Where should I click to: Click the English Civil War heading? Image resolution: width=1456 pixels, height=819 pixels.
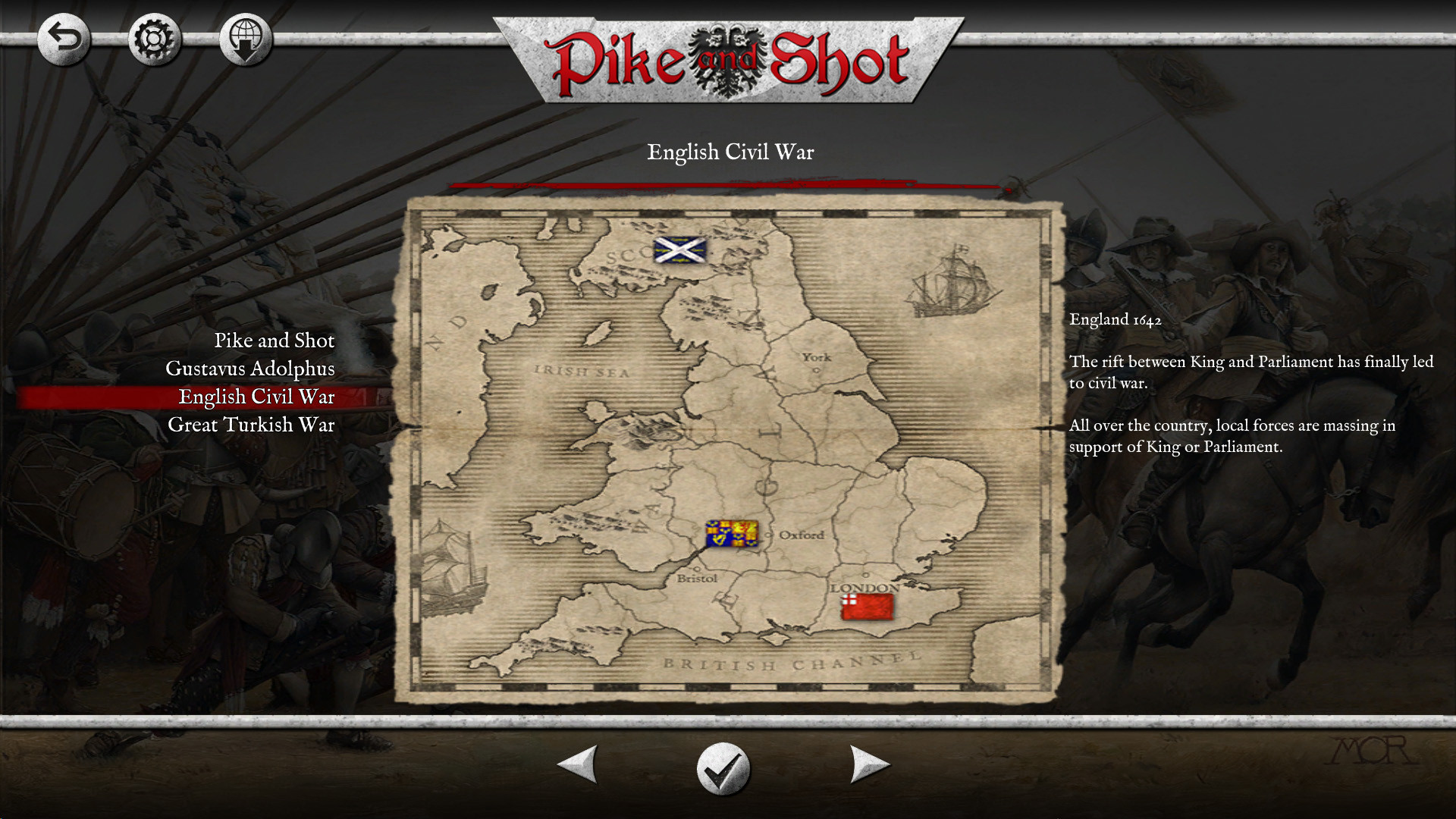[730, 152]
